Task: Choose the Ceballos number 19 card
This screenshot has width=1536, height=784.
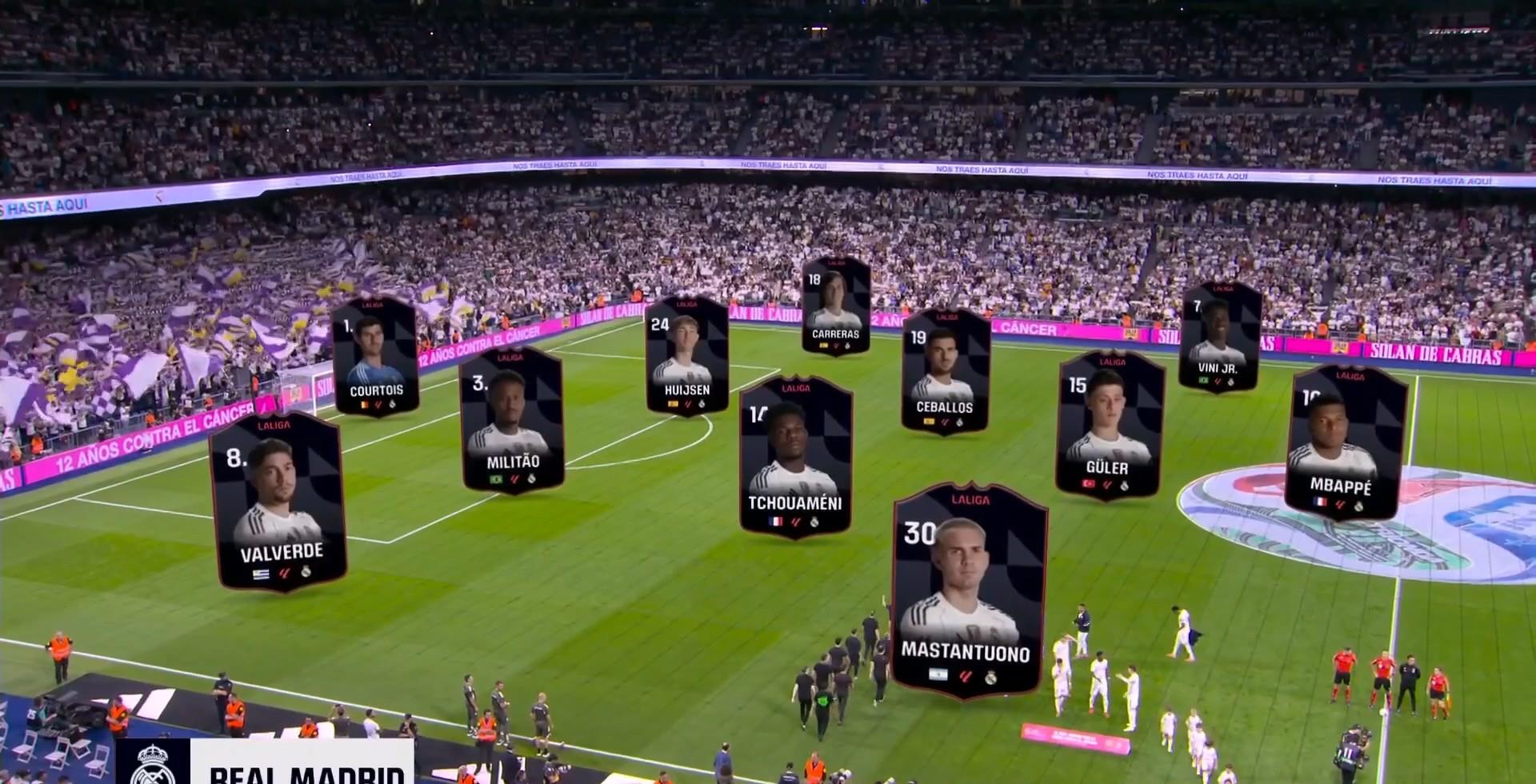Action: click(x=945, y=373)
